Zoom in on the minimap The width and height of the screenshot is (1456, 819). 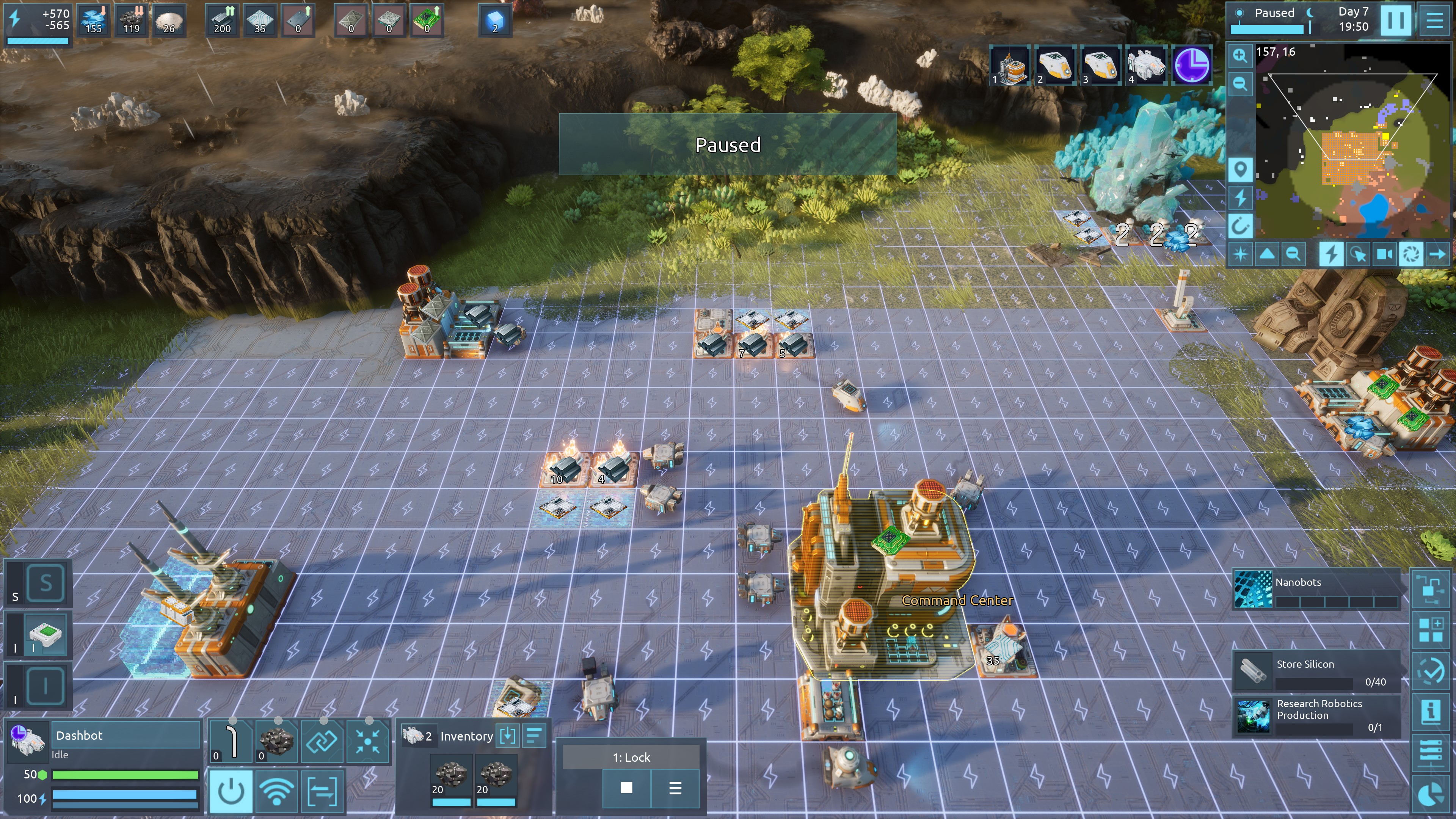coord(1240,55)
